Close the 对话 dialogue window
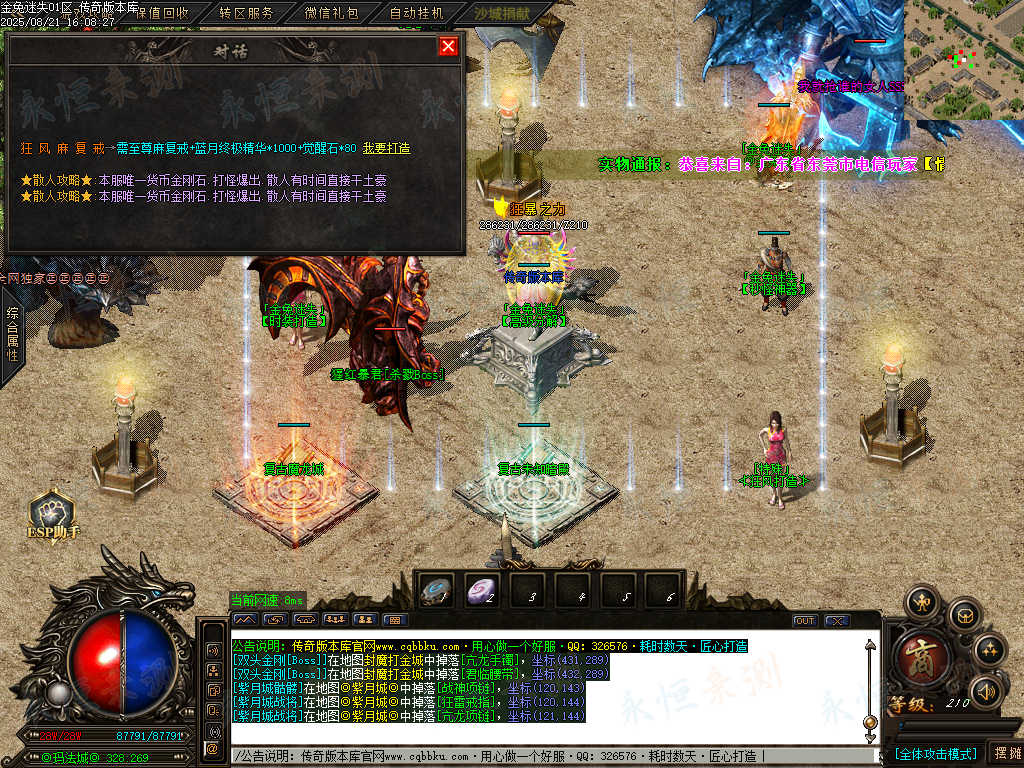Image resolution: width=1024 pixels, height=768 pixels. 448,46
